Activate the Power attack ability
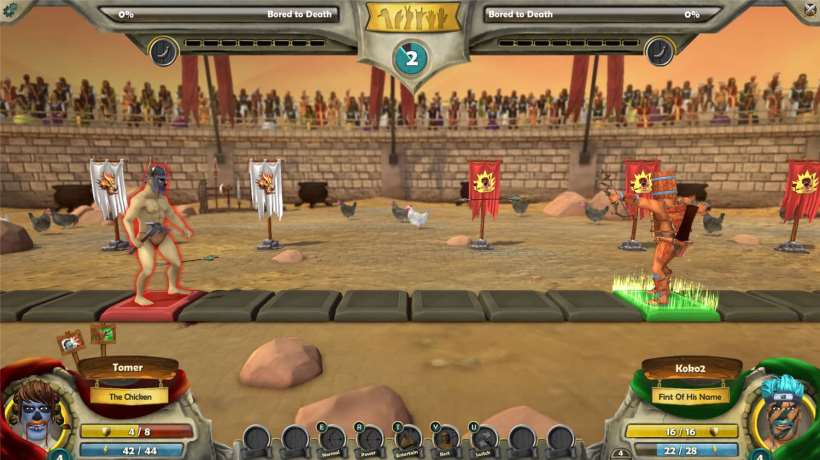 pos(371,439)
